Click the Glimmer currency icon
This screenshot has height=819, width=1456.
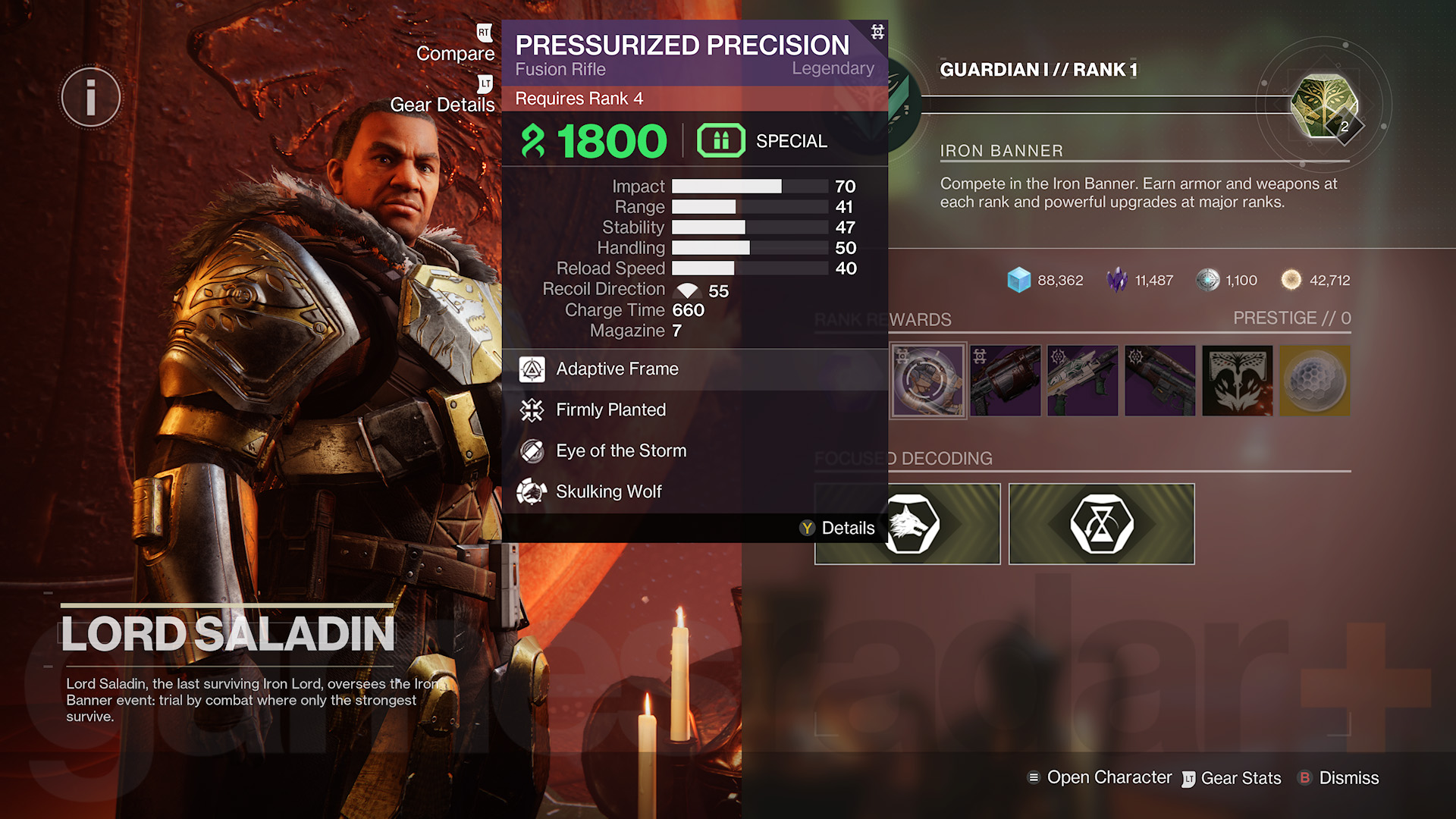1018,280
